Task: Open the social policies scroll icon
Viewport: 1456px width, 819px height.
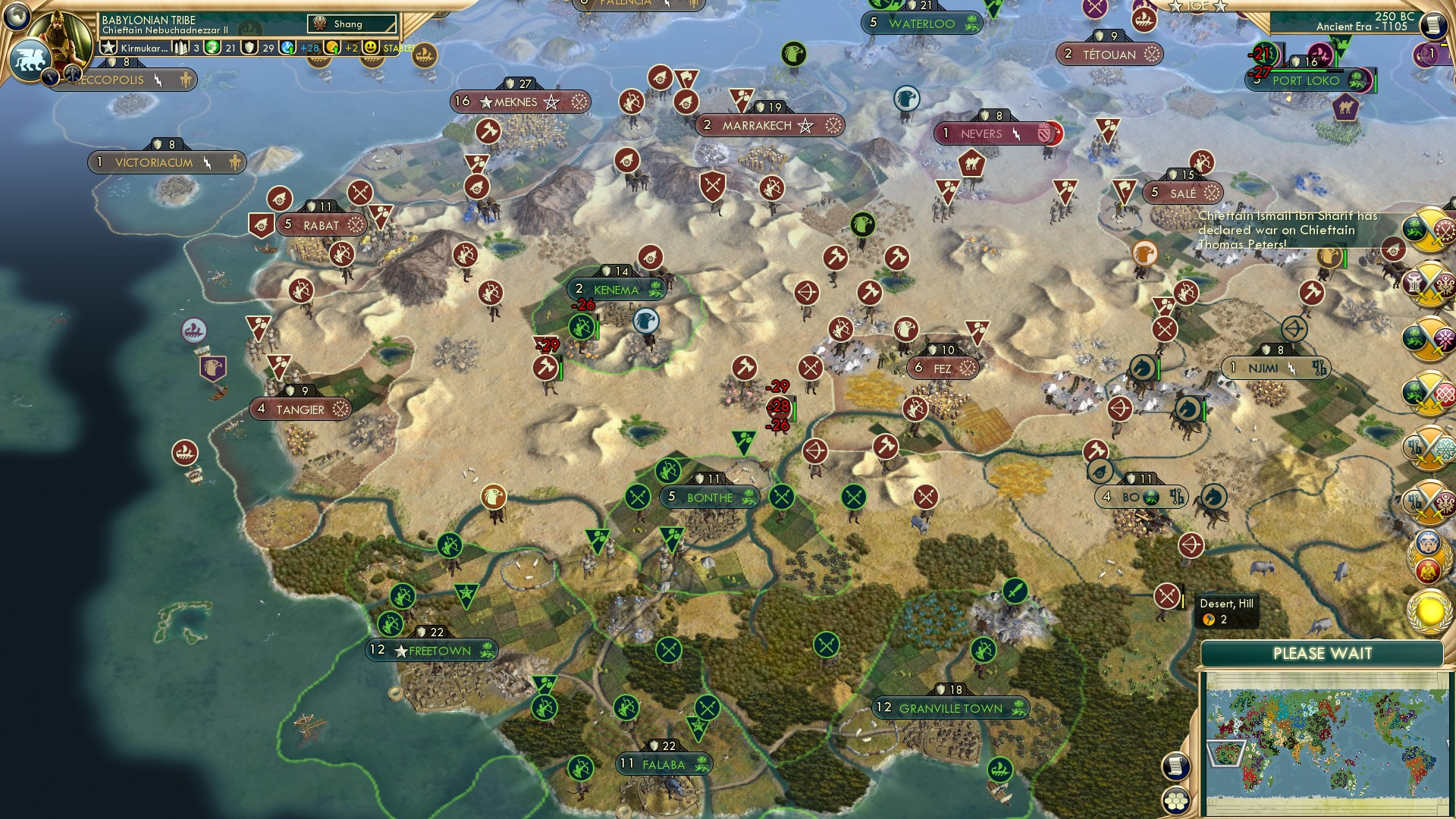Action: [x=1175, y=764]
